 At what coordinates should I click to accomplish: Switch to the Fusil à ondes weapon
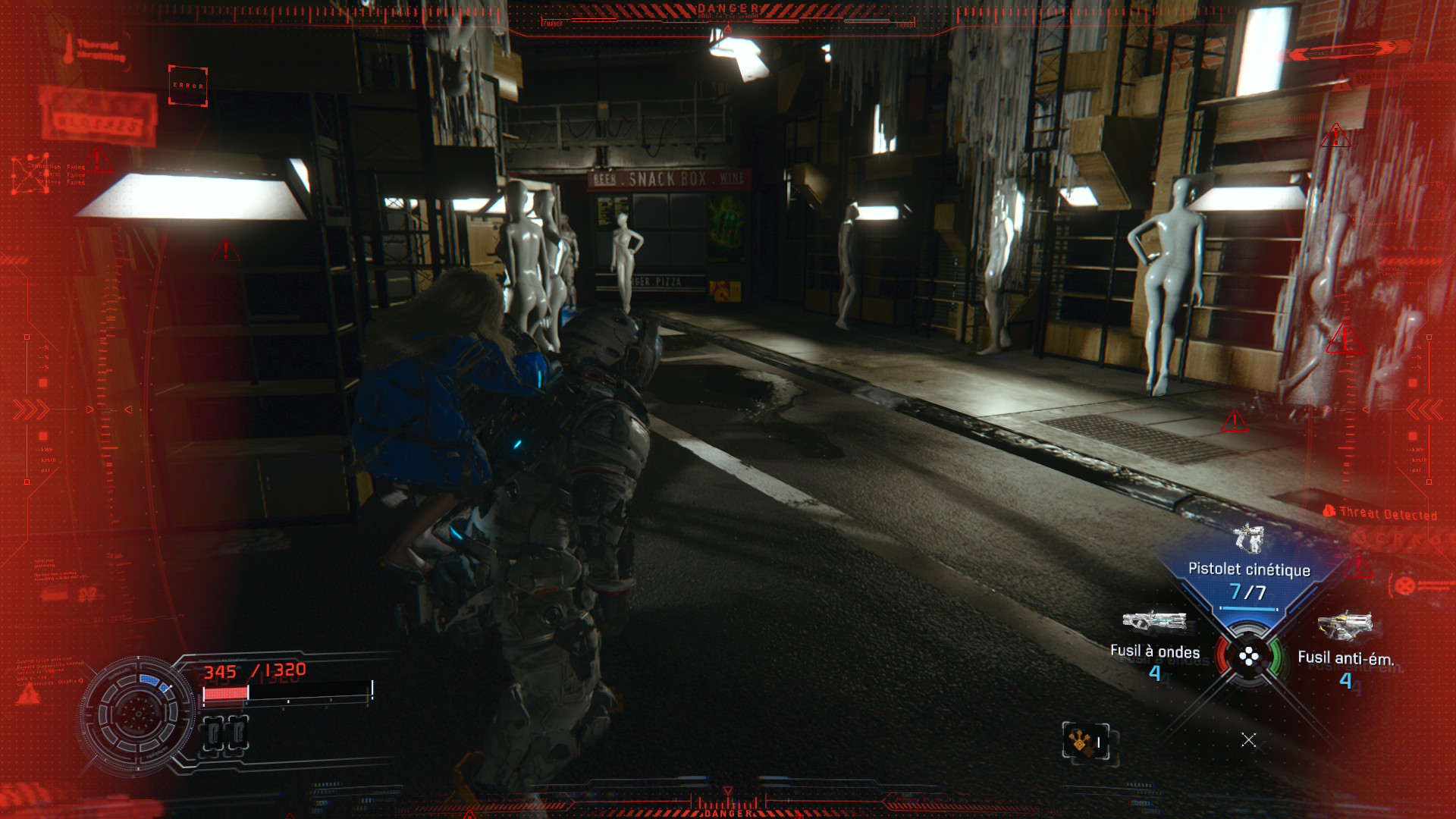coord(1154,643)
